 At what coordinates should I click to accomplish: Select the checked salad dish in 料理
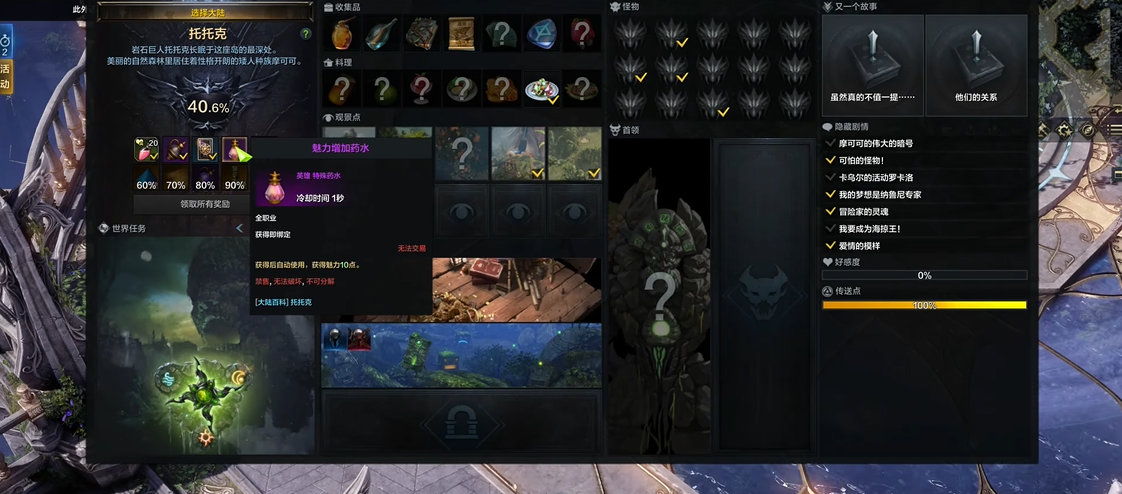coord(541,90)
